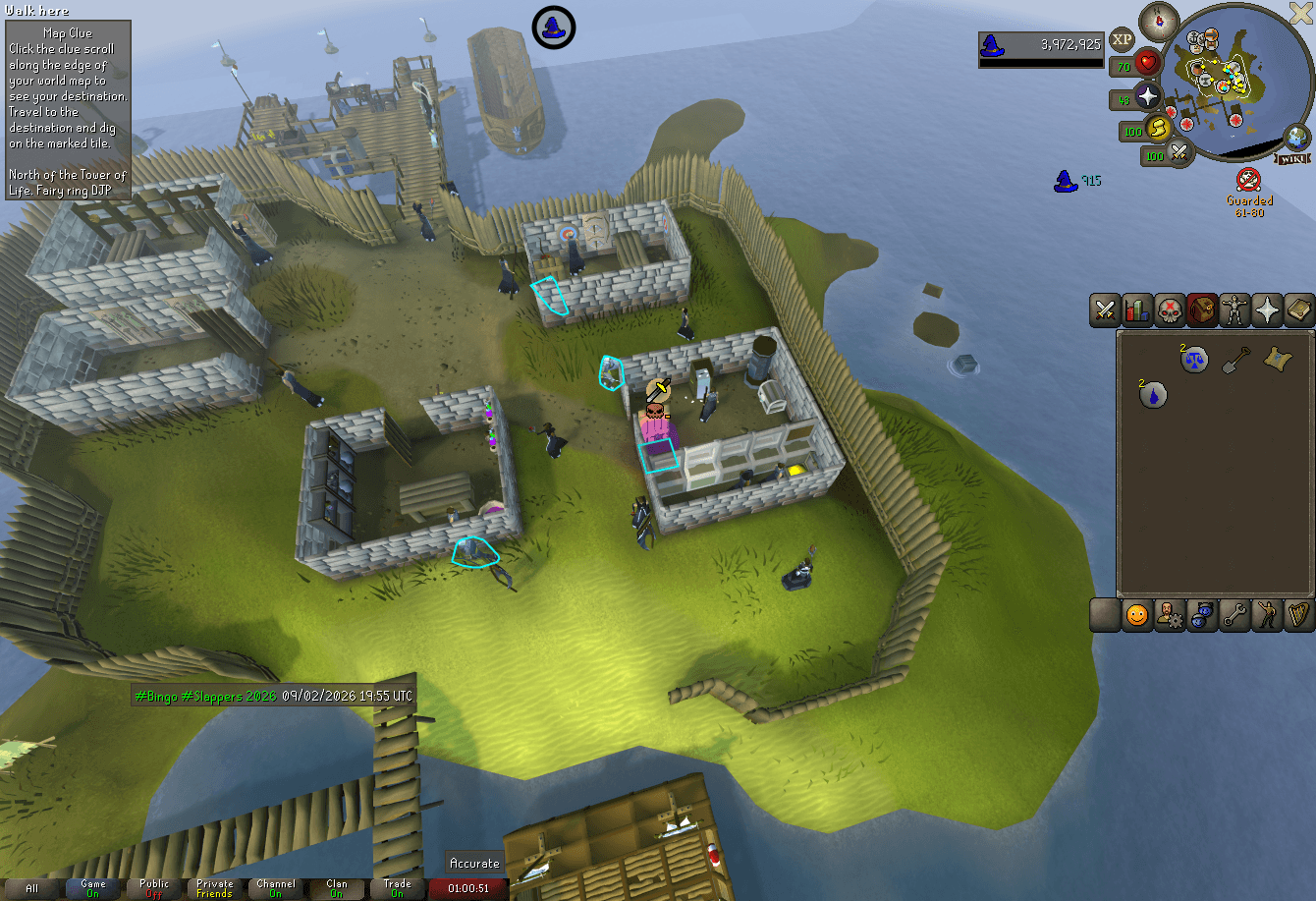Click the compass to reset camera
This screenshot has width=1316, height=901.
click(x=1159, y=22)
